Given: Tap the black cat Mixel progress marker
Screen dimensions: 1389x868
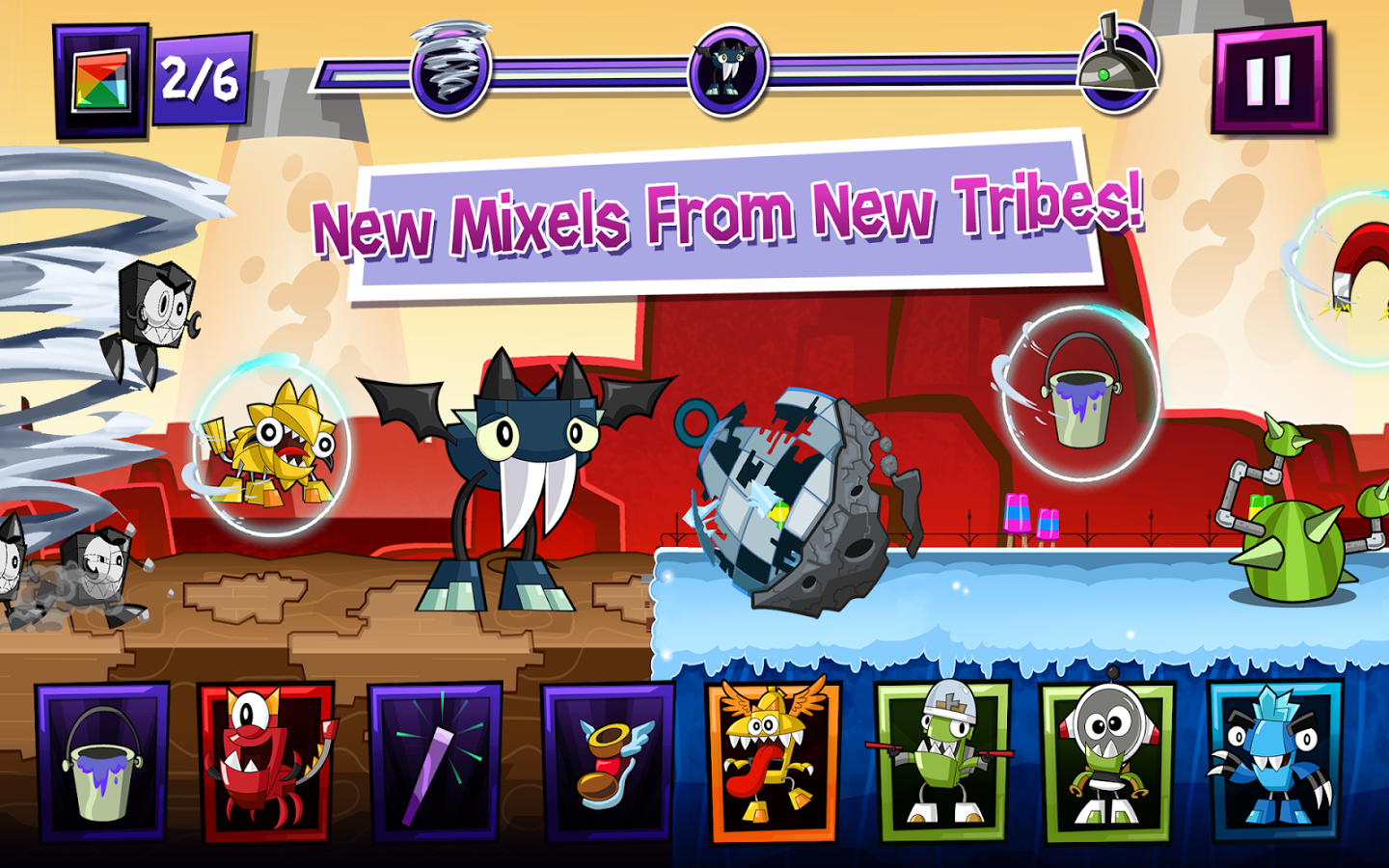Looking at the screenshot, I should [x=726, y=69].
